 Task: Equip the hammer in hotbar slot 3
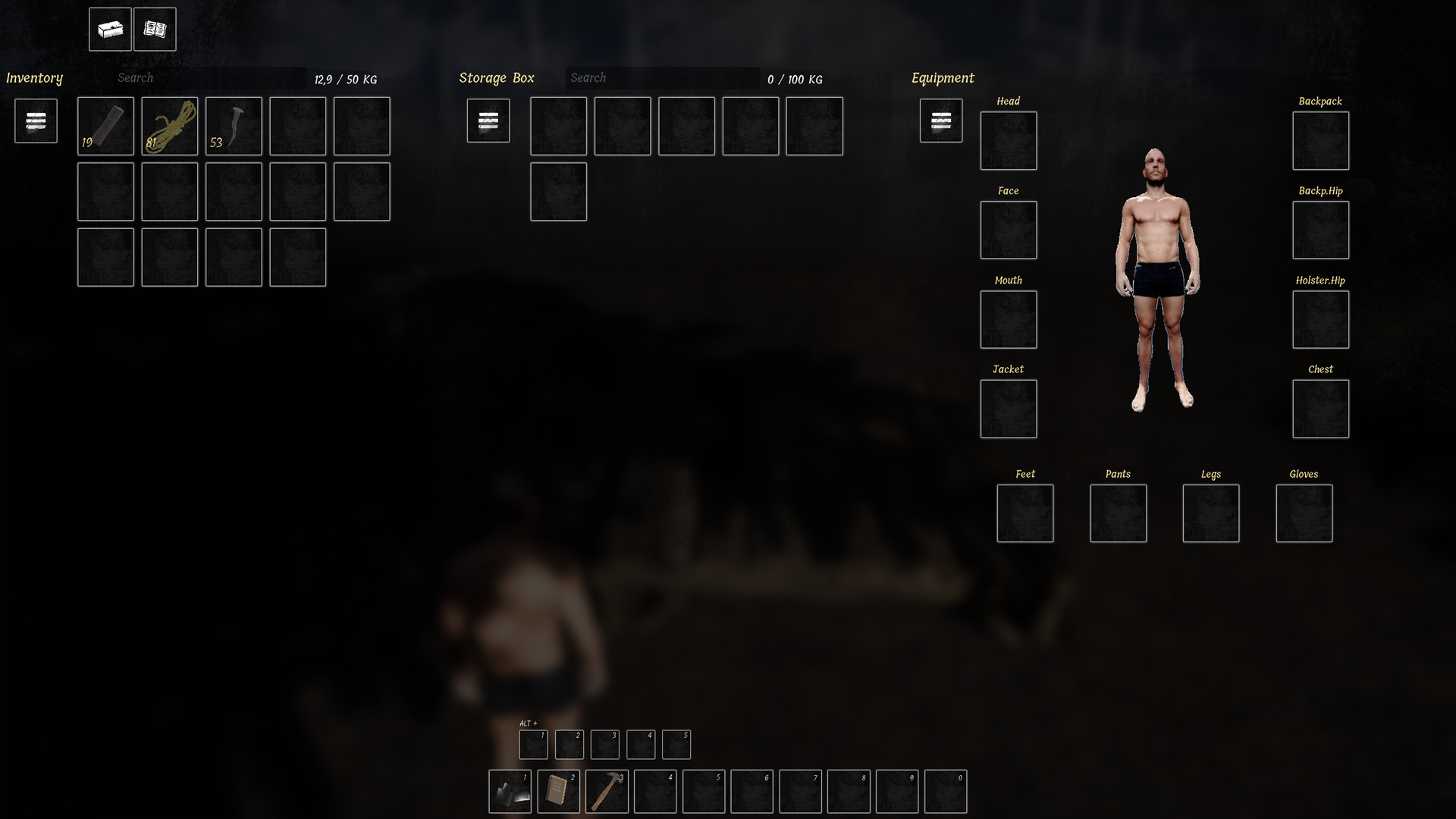pyautogui.click(x=607, y=791)
